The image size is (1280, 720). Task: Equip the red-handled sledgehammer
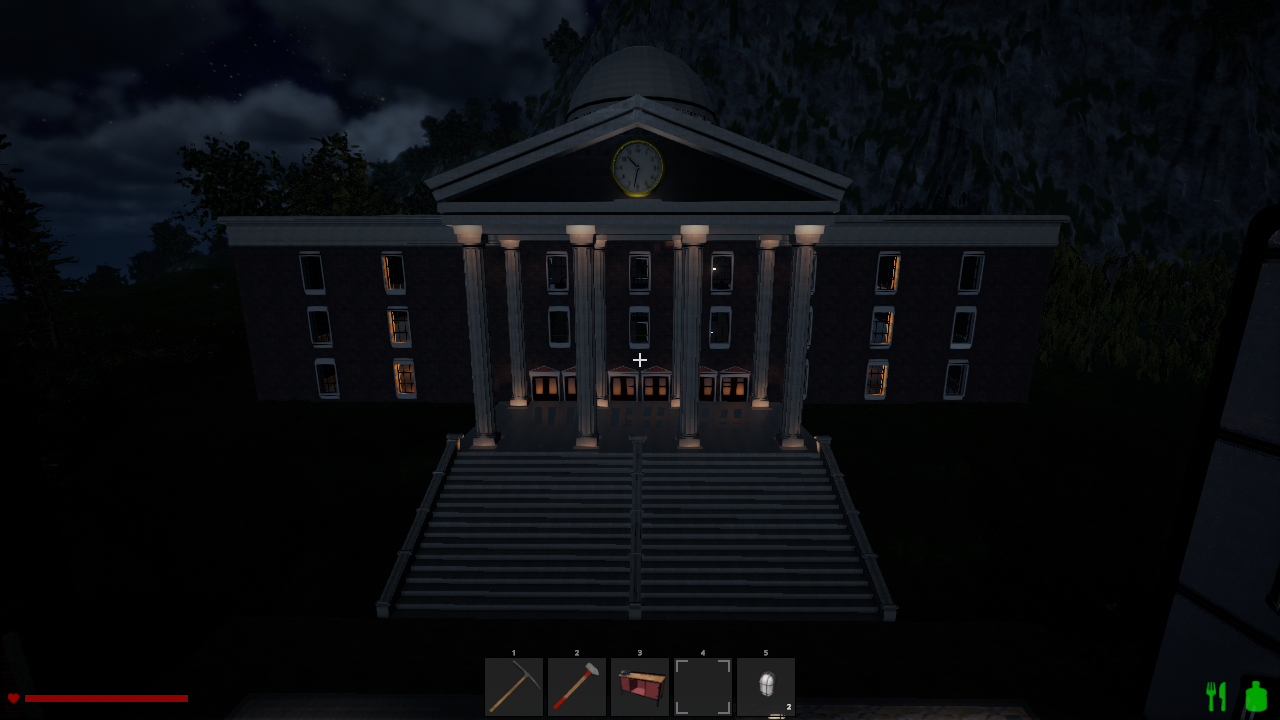(577, 687)
